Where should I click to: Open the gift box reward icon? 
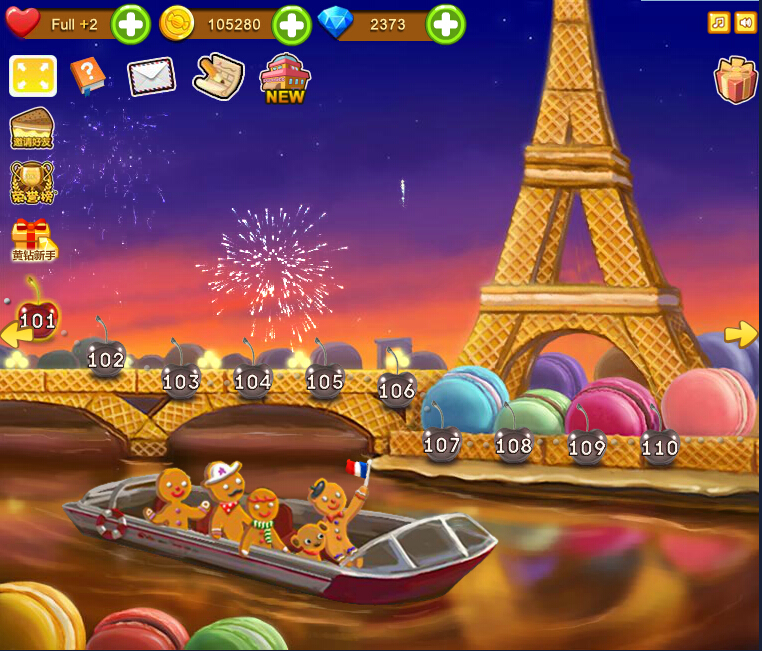[735, 80]
